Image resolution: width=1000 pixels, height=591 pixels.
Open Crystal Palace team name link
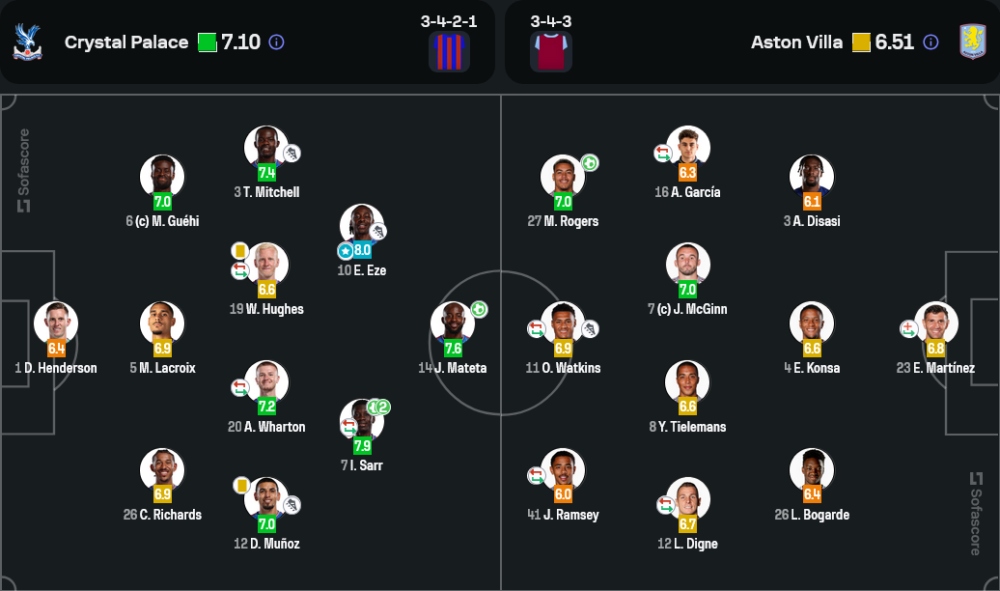tap(126, 42)
